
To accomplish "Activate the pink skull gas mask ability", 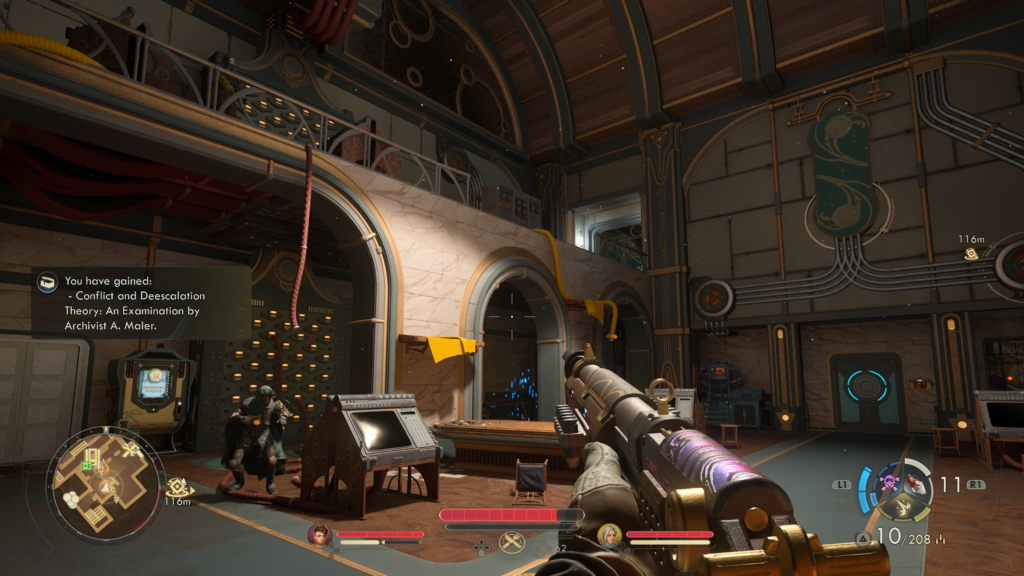I will pos(886,485).
